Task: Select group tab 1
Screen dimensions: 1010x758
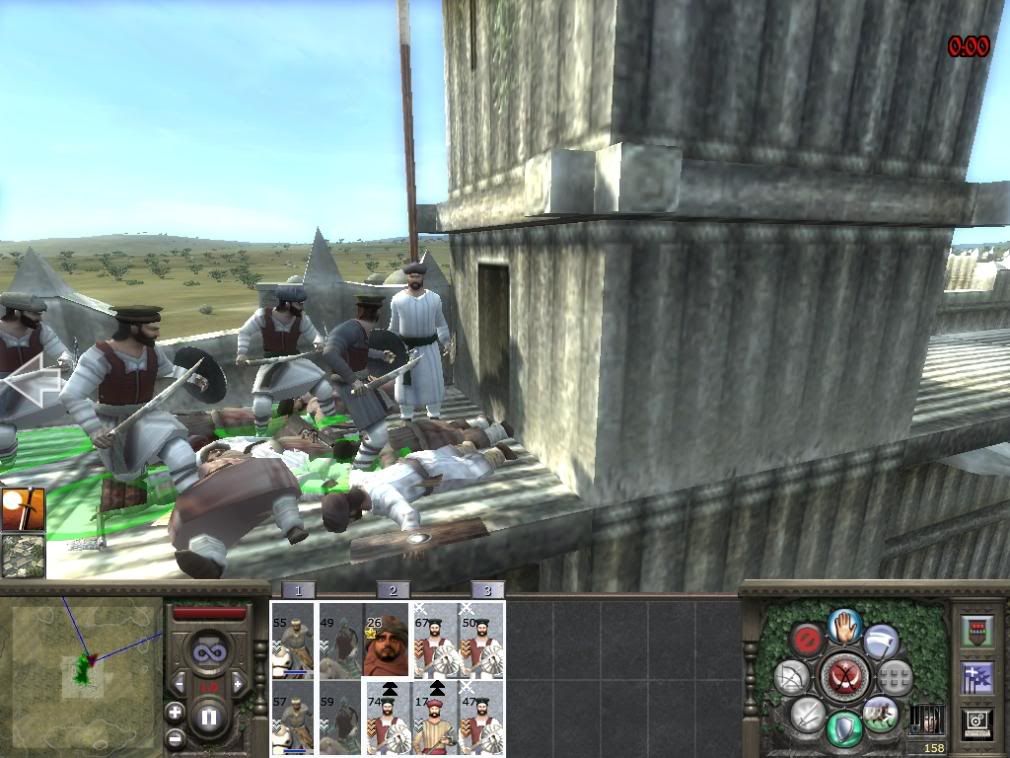Action: coord(297,590)
